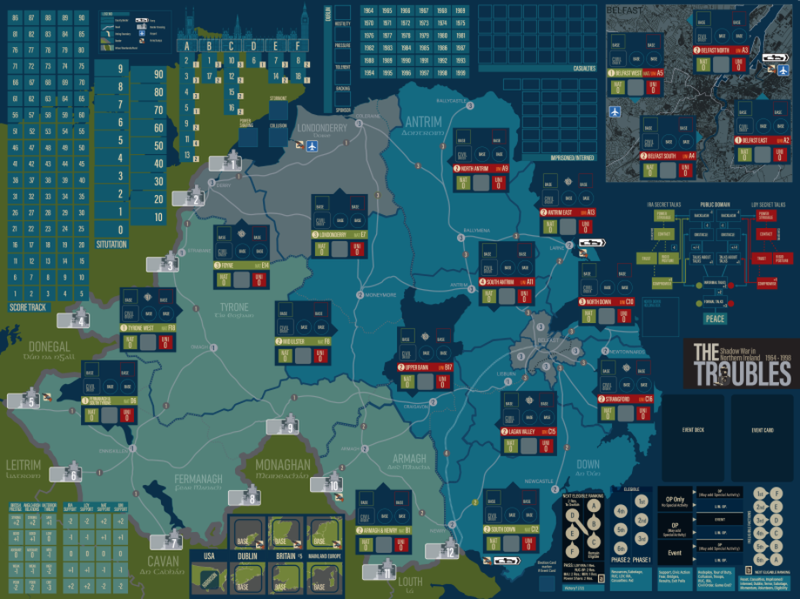Select faction column A header
Viewport: 800px width, 599px height.
(187, 45)
